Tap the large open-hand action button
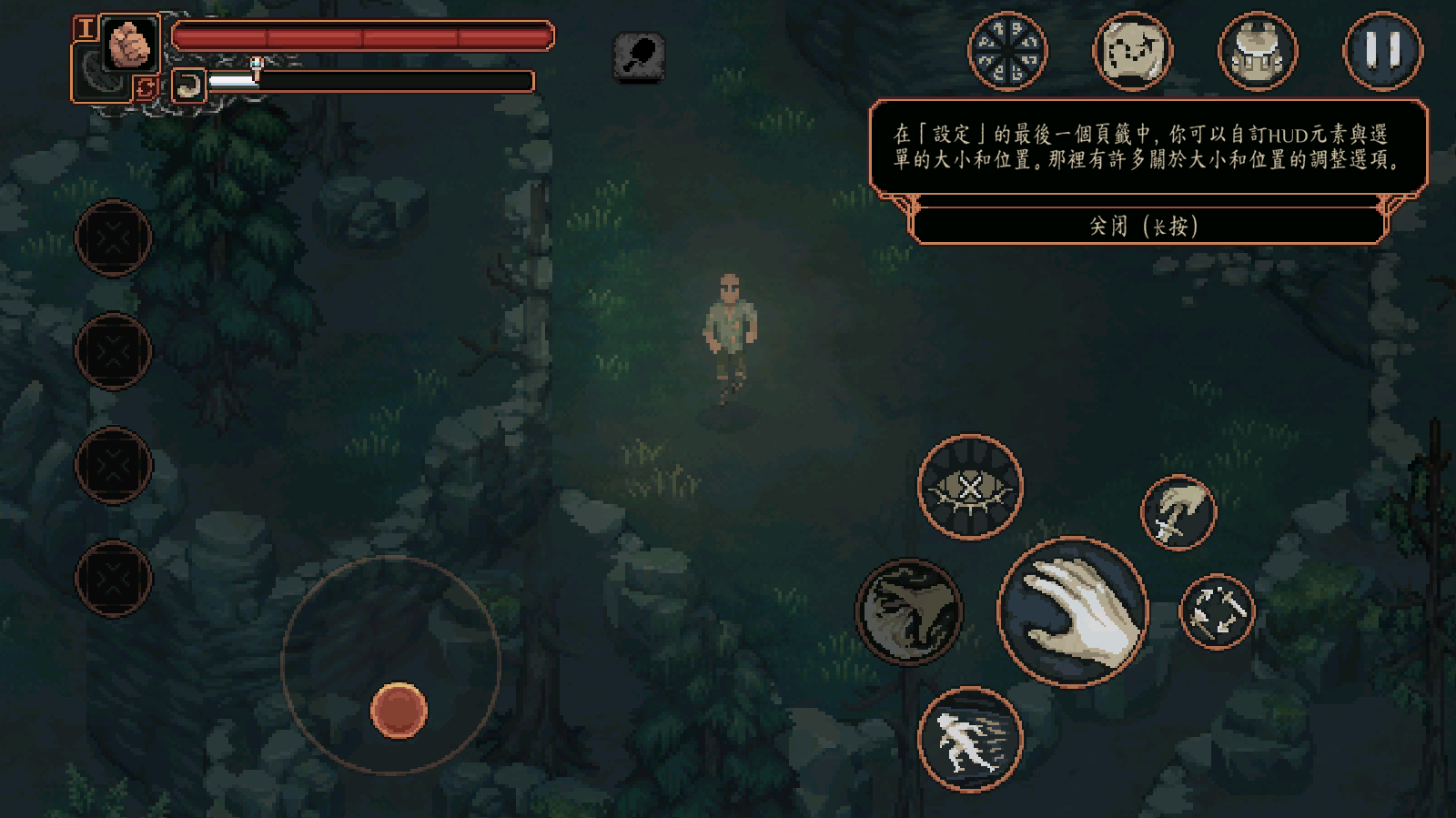 [1073, 611]
